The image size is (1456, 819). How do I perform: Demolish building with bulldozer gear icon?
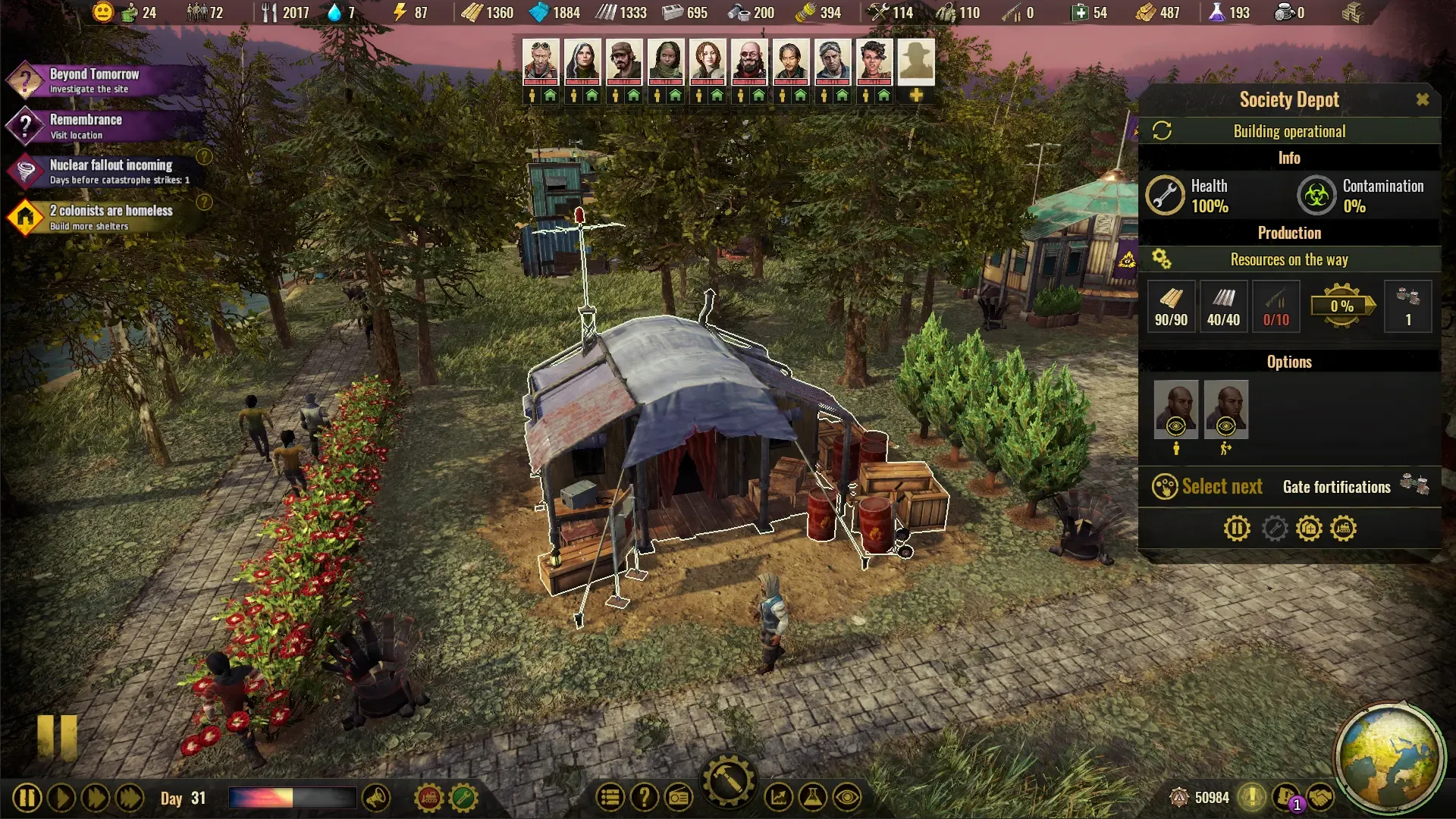point(1343,528)
